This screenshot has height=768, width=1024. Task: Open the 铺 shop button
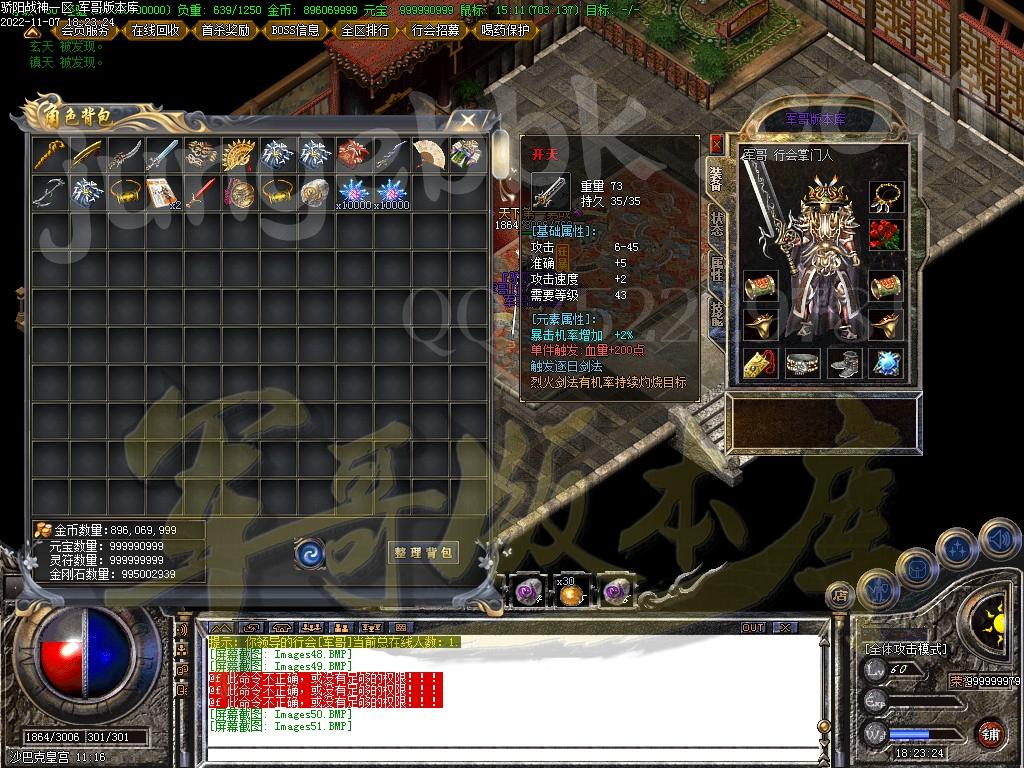click(990, 733)
